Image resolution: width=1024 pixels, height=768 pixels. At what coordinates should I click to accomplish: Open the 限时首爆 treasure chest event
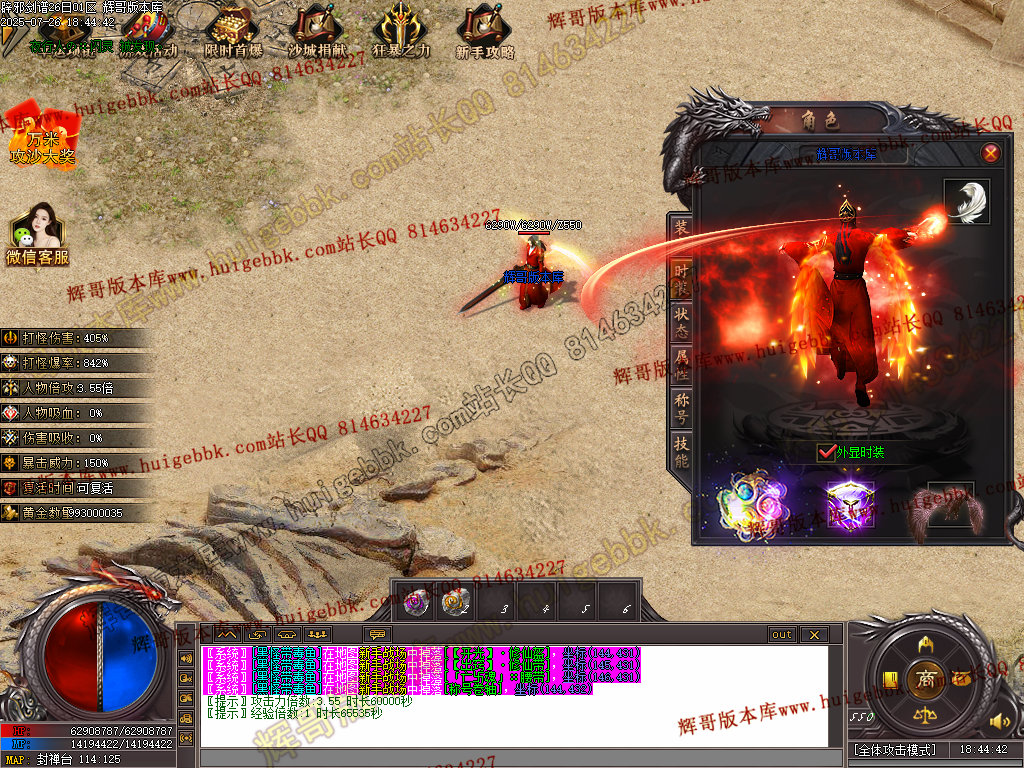point(232,32)
